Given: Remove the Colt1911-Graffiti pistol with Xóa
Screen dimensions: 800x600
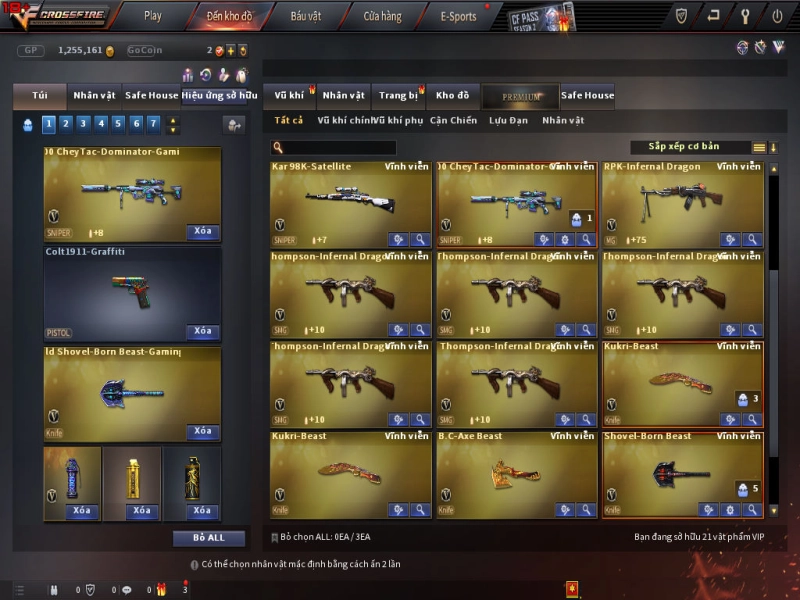Looking at the screenshot, I should point(202,331).
